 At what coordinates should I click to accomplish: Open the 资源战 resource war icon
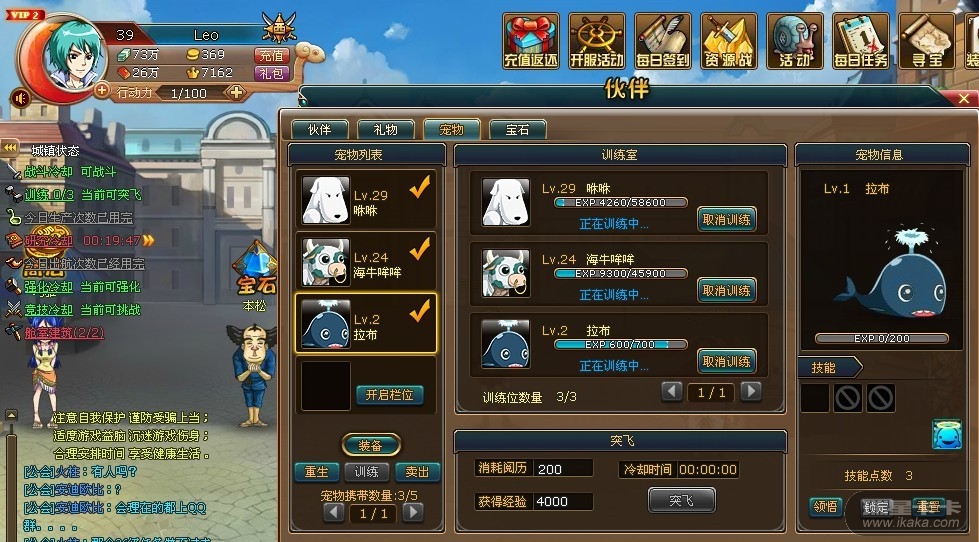[x=729, y=40]
